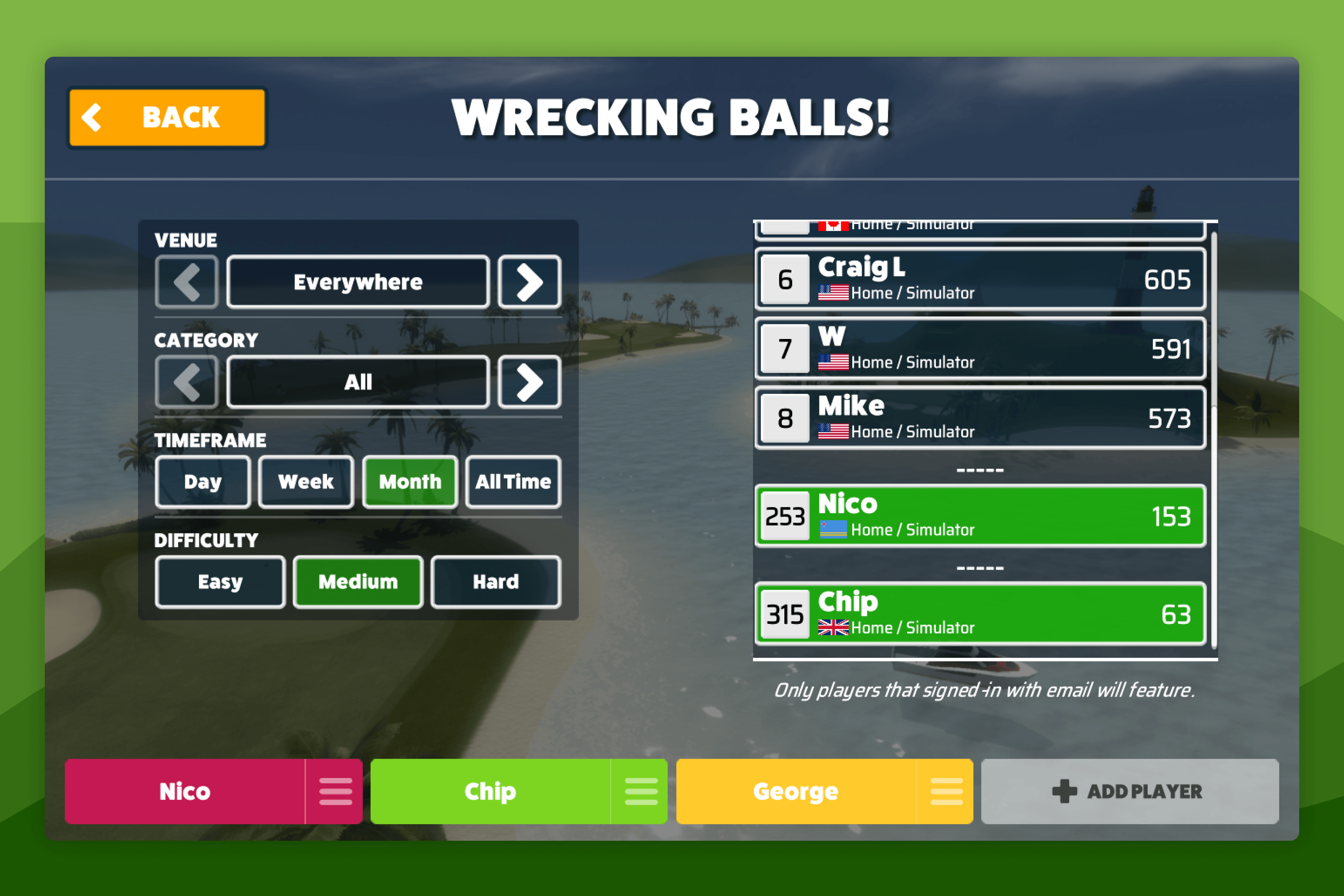This screenshot has height=896, width=1344.
Task: Click the plus icon on Add Player
Action: (x=1064, y=791)
